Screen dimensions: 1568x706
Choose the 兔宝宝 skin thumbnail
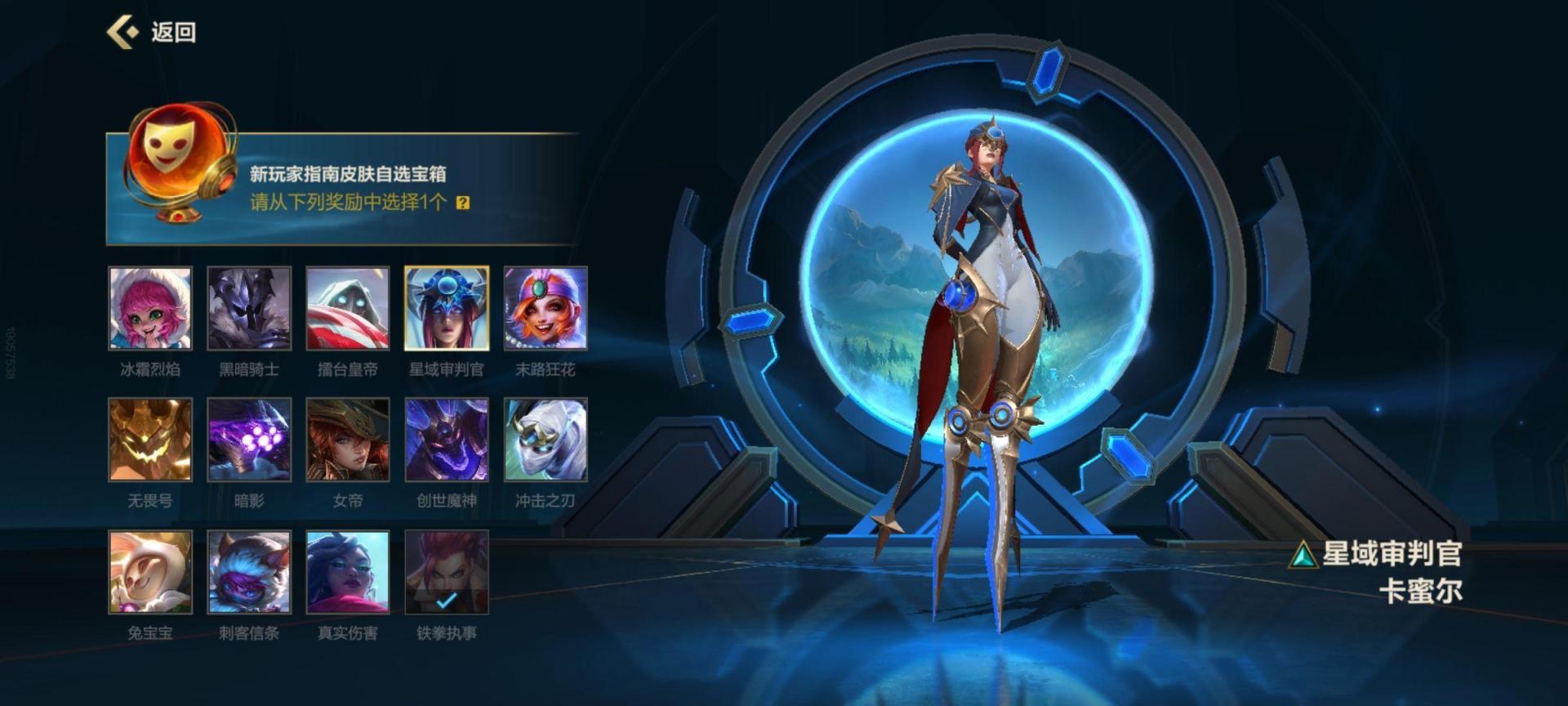point(150,572)
